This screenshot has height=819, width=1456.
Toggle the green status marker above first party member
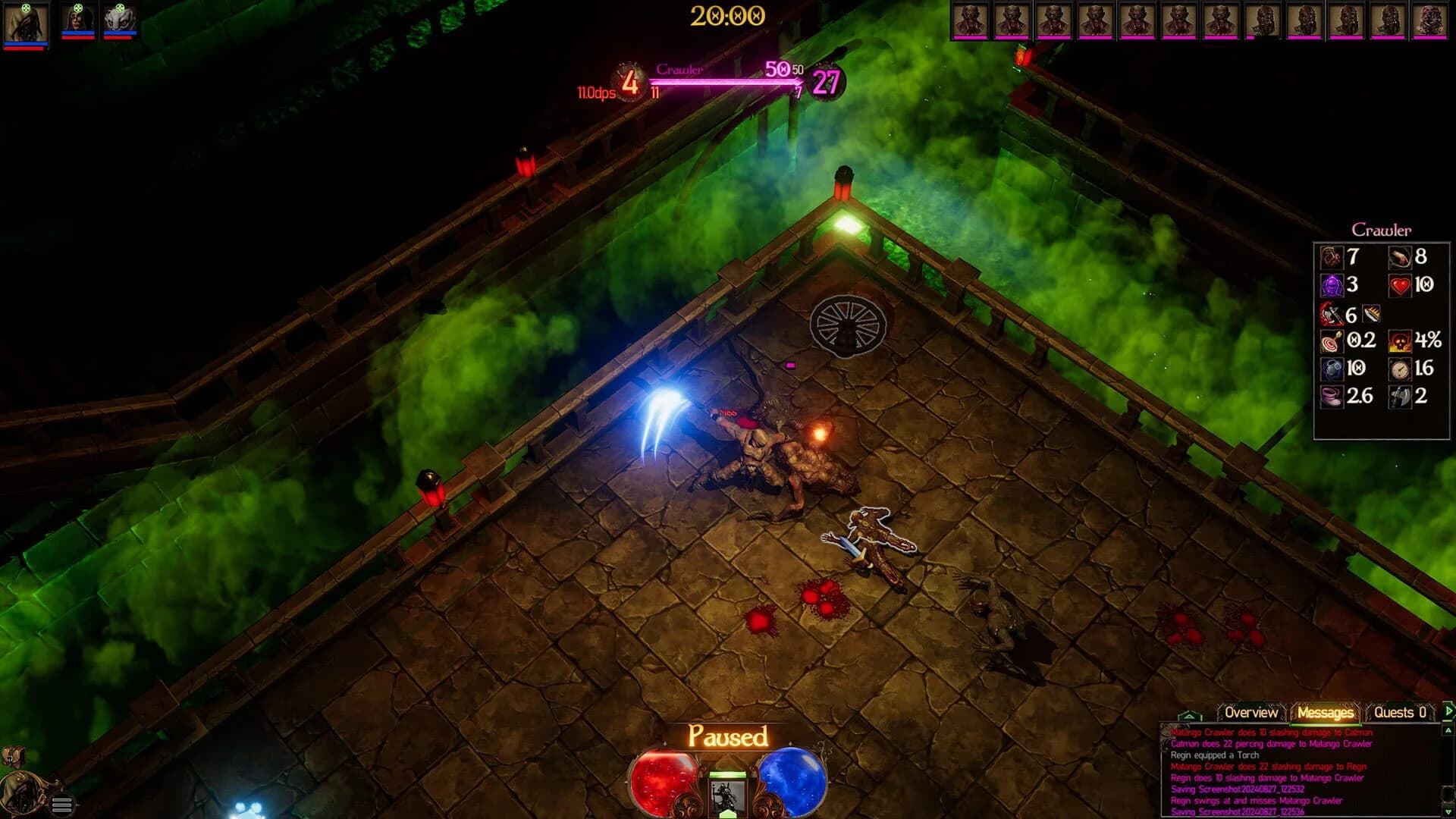pos(25,8)
